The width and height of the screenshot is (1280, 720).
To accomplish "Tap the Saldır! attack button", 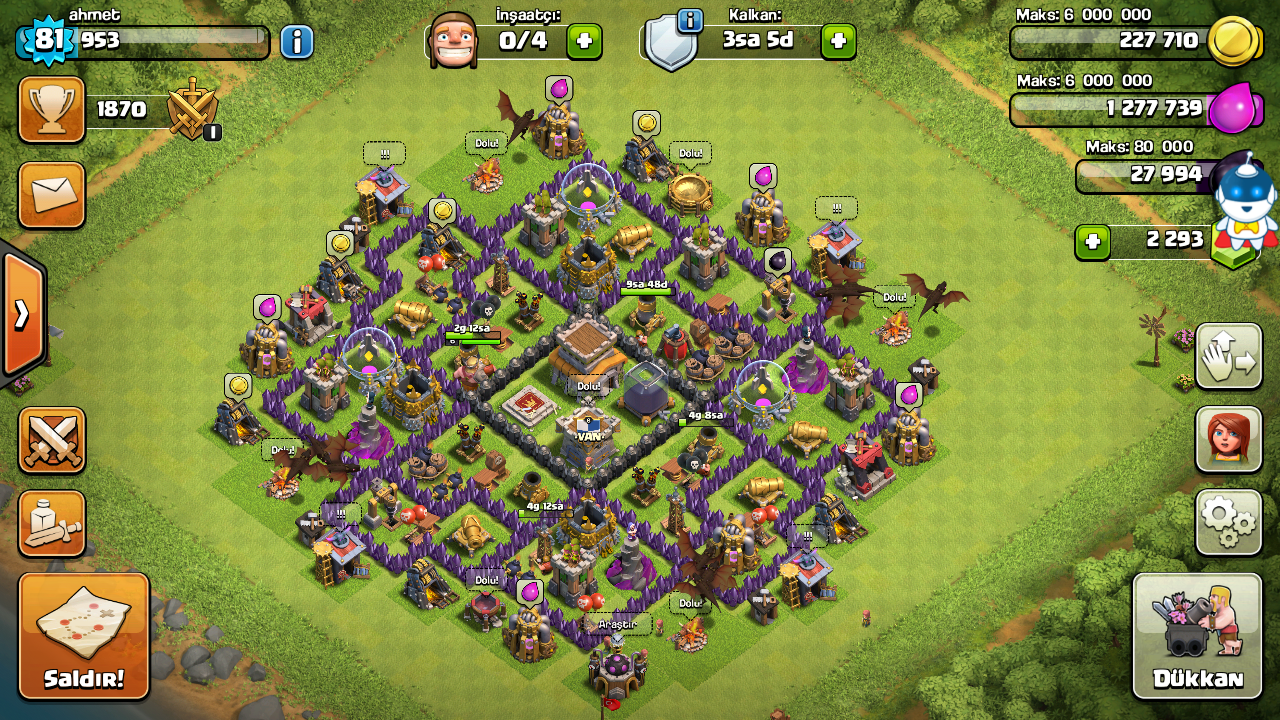I will tap(84, 636).
